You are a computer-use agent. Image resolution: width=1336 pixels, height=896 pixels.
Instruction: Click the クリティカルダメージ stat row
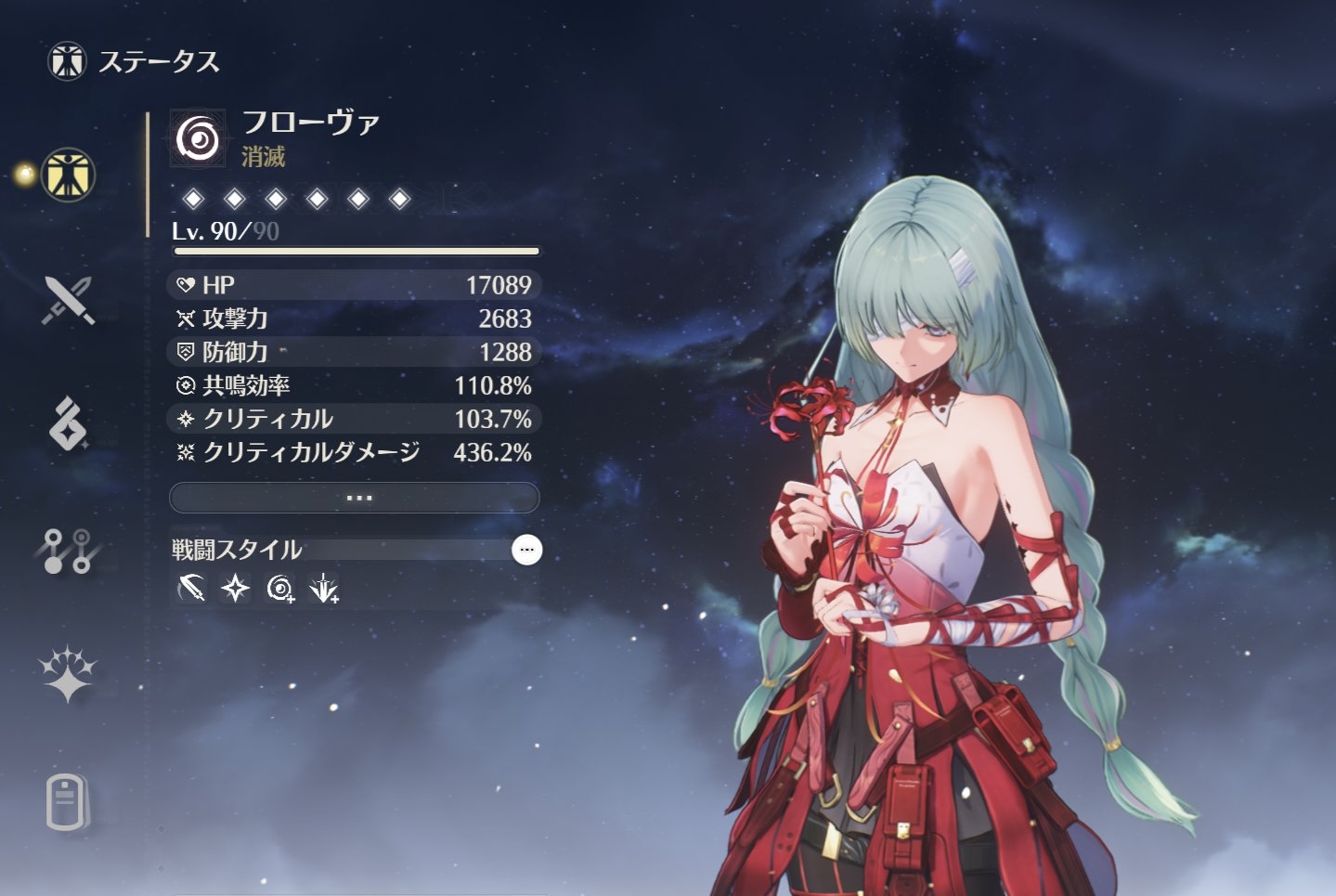[x=355, y=452]
